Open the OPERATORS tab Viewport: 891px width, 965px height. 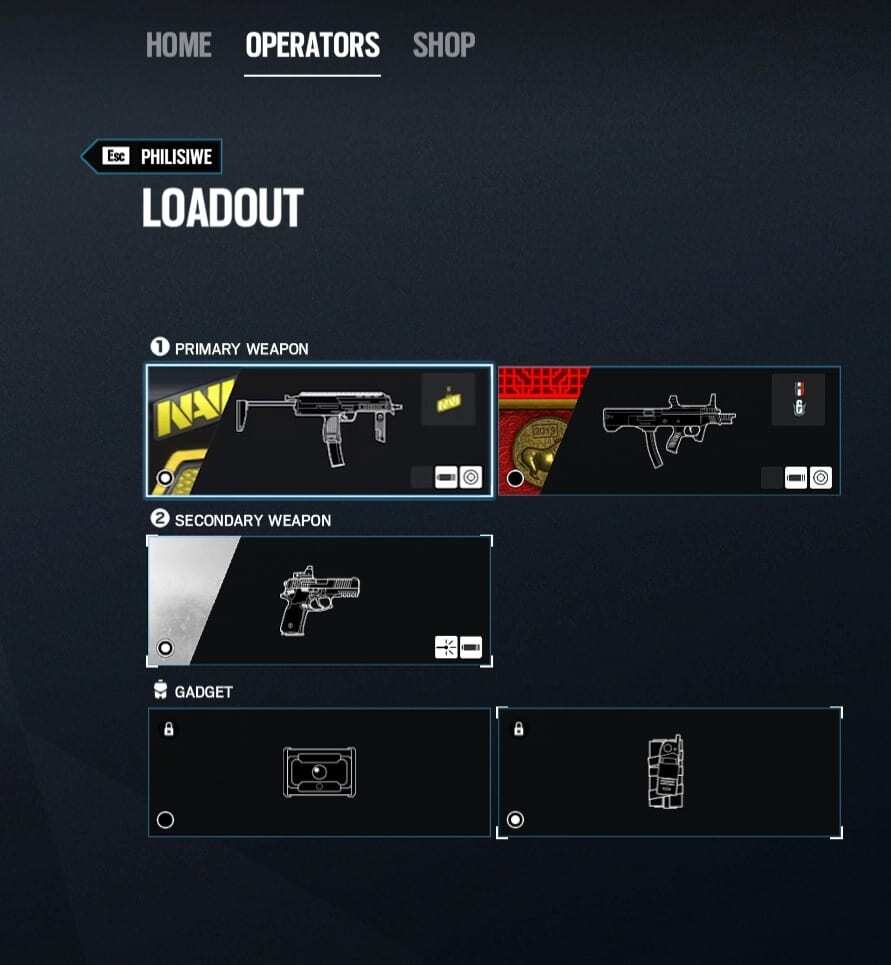[x=312, y=45]
